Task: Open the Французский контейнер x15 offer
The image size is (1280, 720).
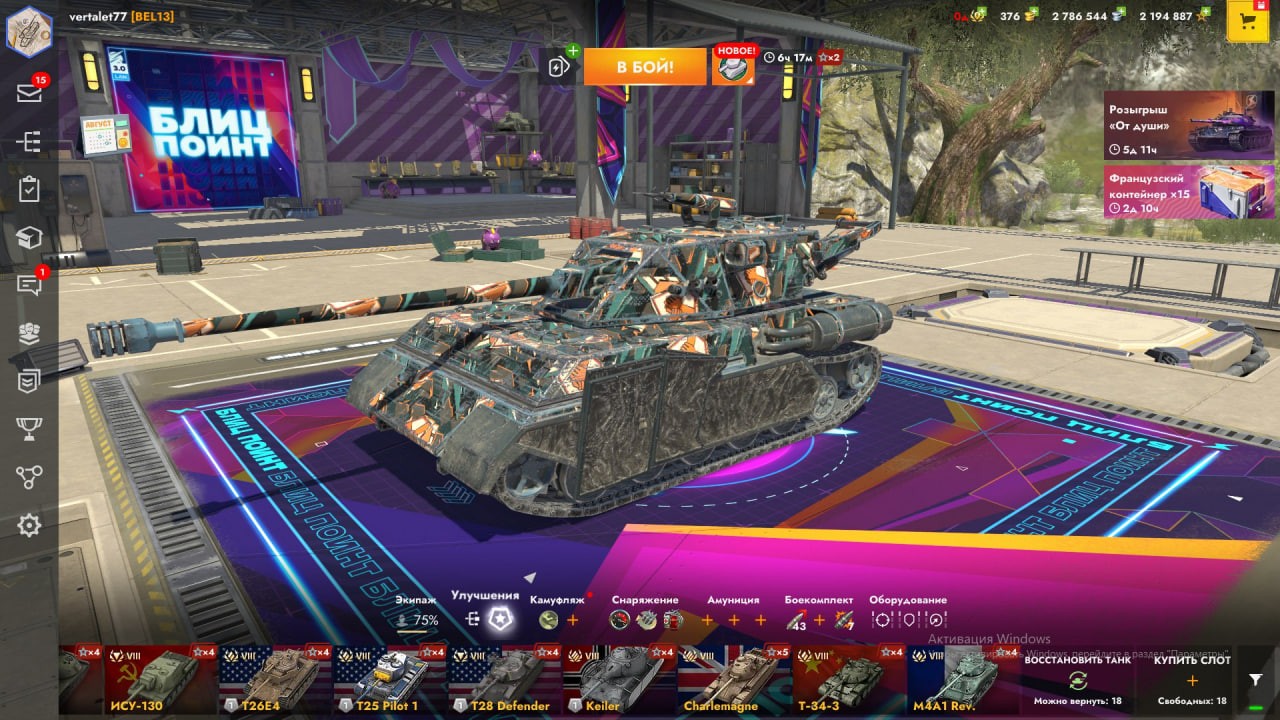Action: click(x=1189, y=191)
